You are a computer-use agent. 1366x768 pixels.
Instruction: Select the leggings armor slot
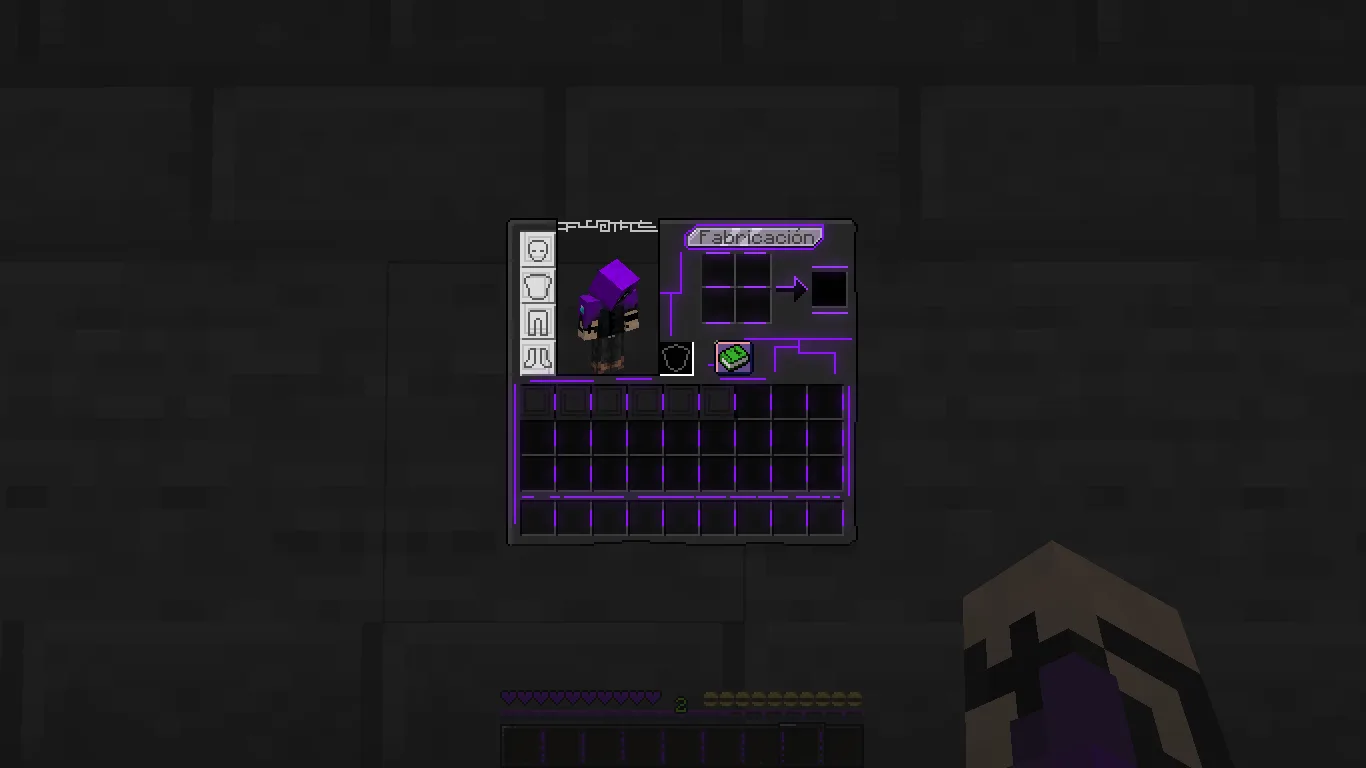538,321
